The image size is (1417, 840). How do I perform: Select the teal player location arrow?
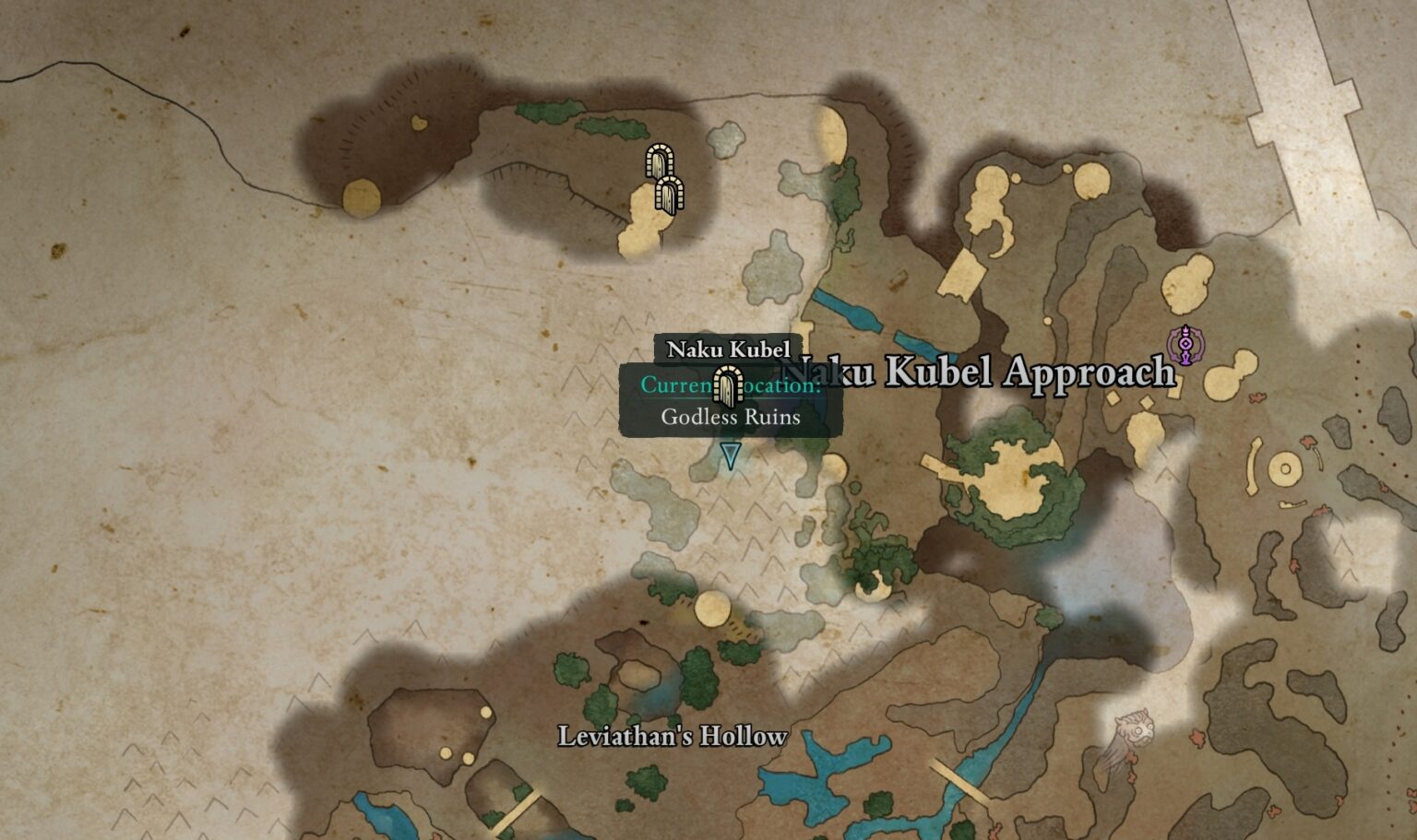click(x=731, y=455)
